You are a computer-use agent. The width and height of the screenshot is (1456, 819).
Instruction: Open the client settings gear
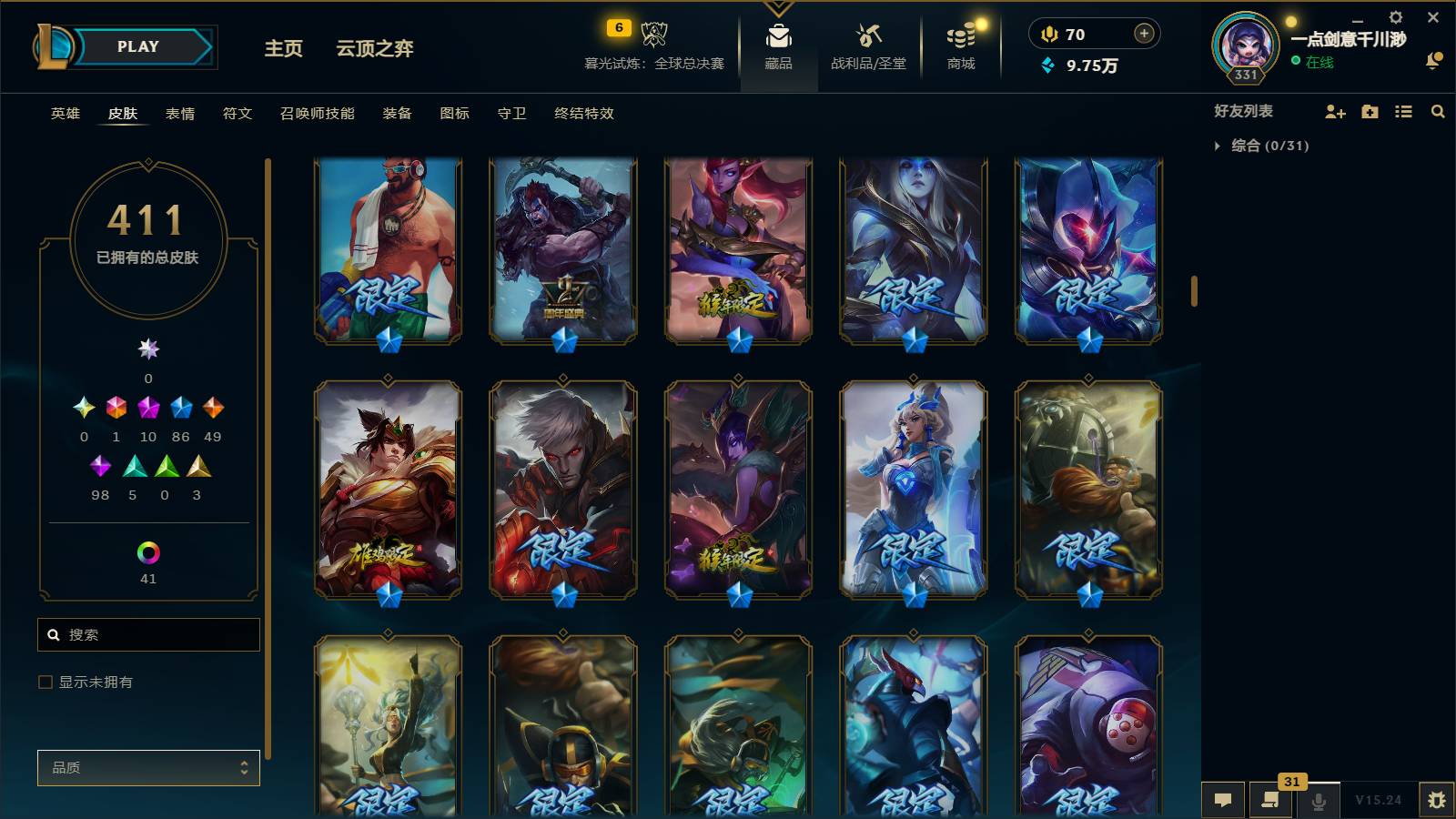(x=1397, y=16)
